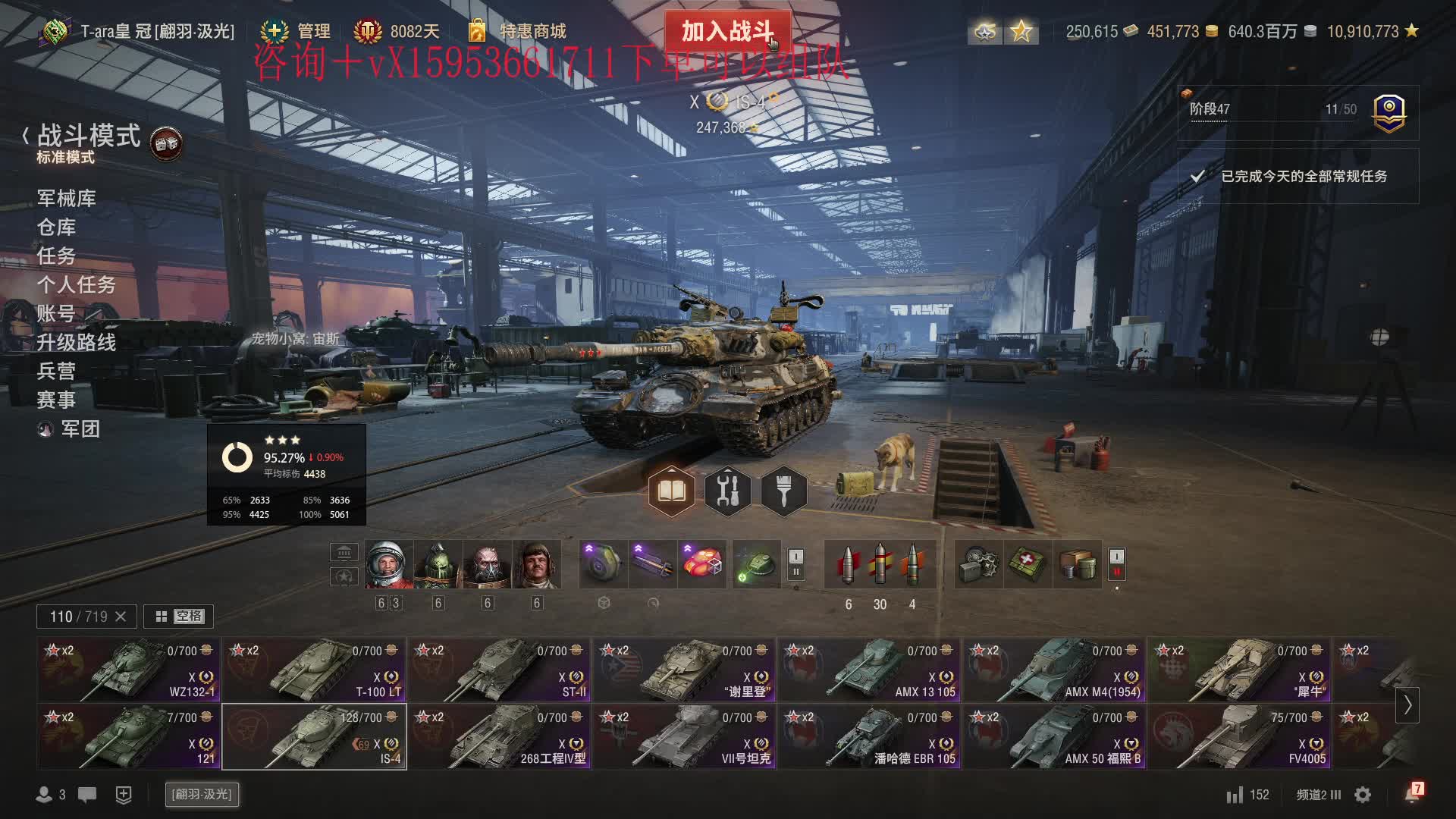Click the red 加入战斗 battle button
The width and height of the screenshot is (1456, 819).
tap(727, 31)
